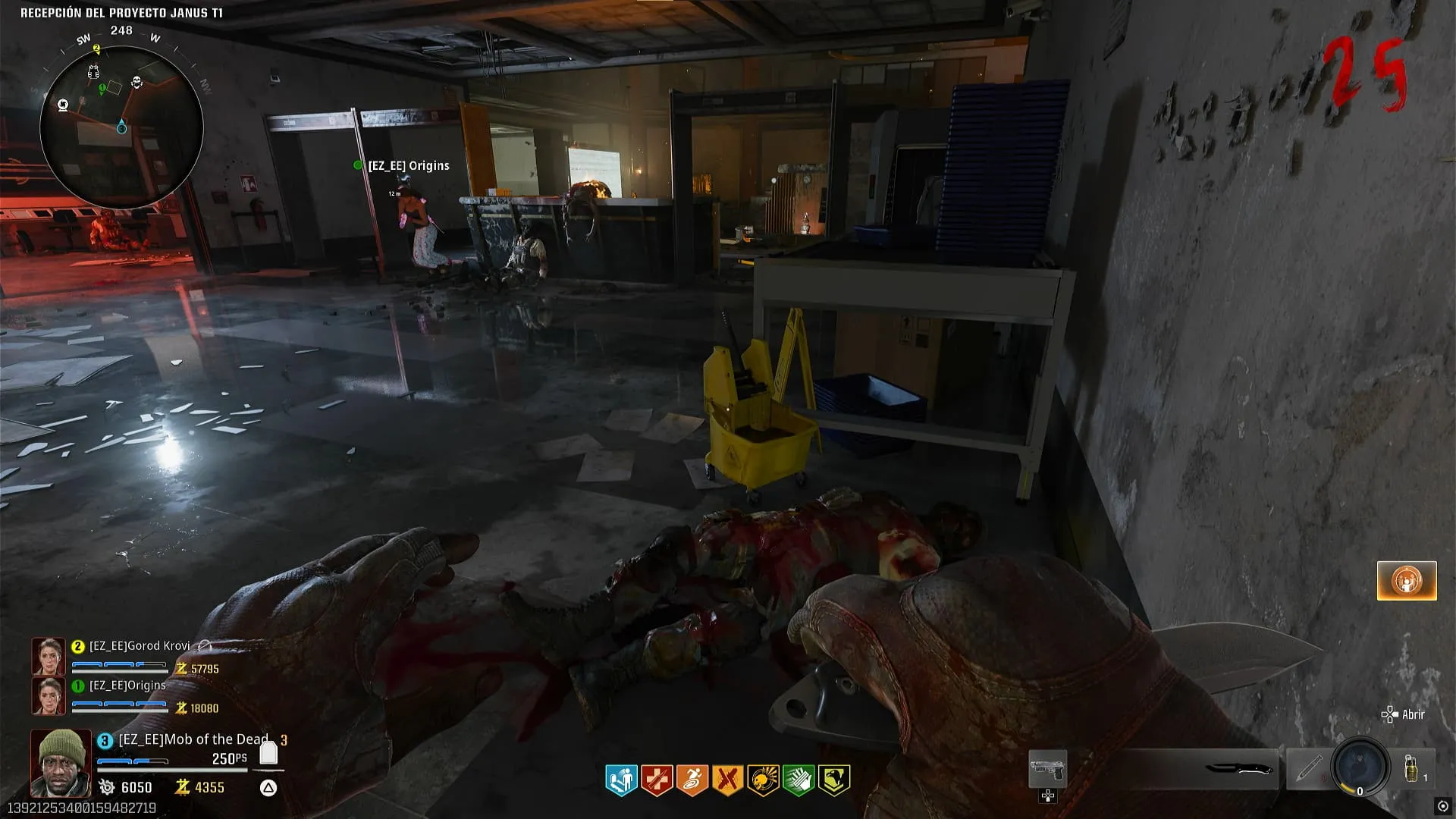Select the yellow crossed-guns perk icon
This screenshot has height=819, width=1456.
pyautogui.click(x=727, y=780)
